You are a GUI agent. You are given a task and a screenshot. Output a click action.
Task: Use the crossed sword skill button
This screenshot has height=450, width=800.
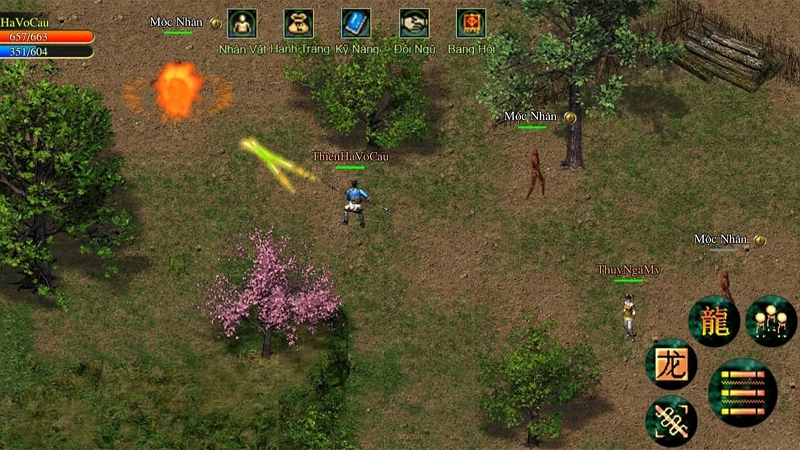tap(671, 421)
